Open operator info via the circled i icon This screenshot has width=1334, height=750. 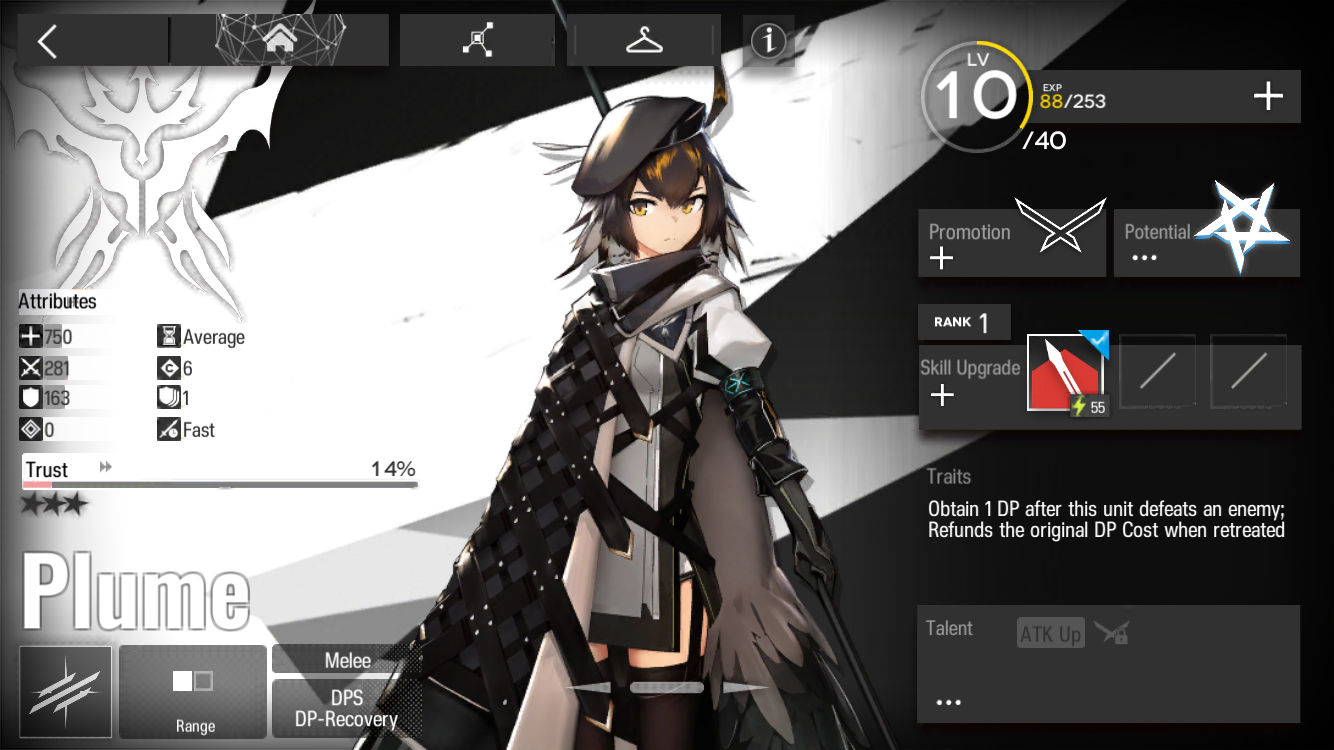[x=767, y=42]
